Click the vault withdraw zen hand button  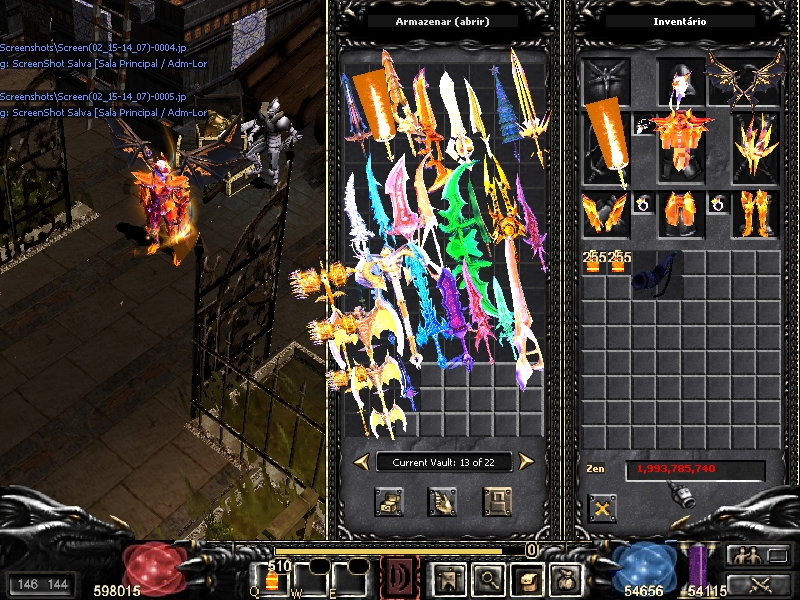(x=443, y=501)
